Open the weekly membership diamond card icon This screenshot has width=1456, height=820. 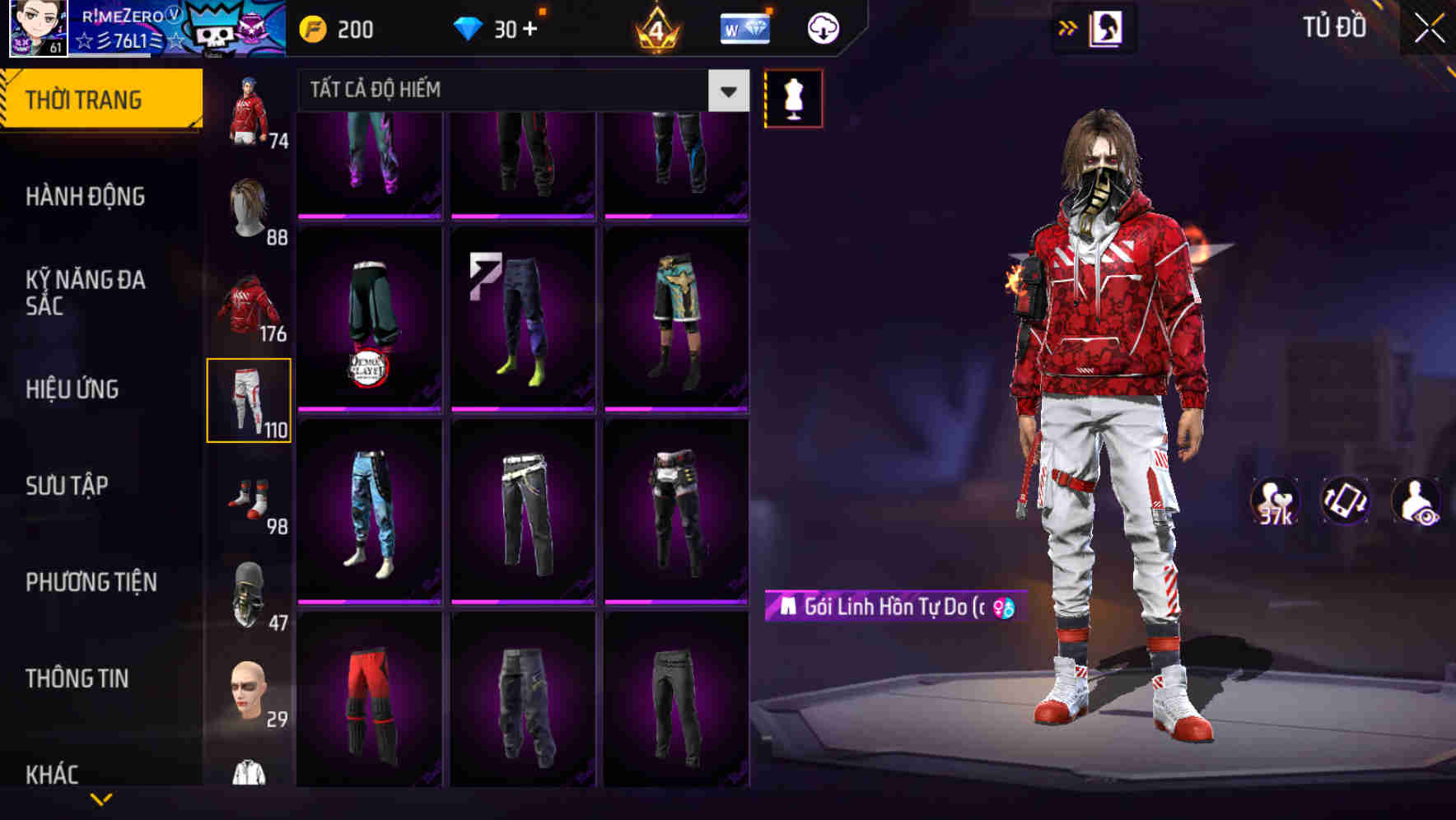point(744,27)
